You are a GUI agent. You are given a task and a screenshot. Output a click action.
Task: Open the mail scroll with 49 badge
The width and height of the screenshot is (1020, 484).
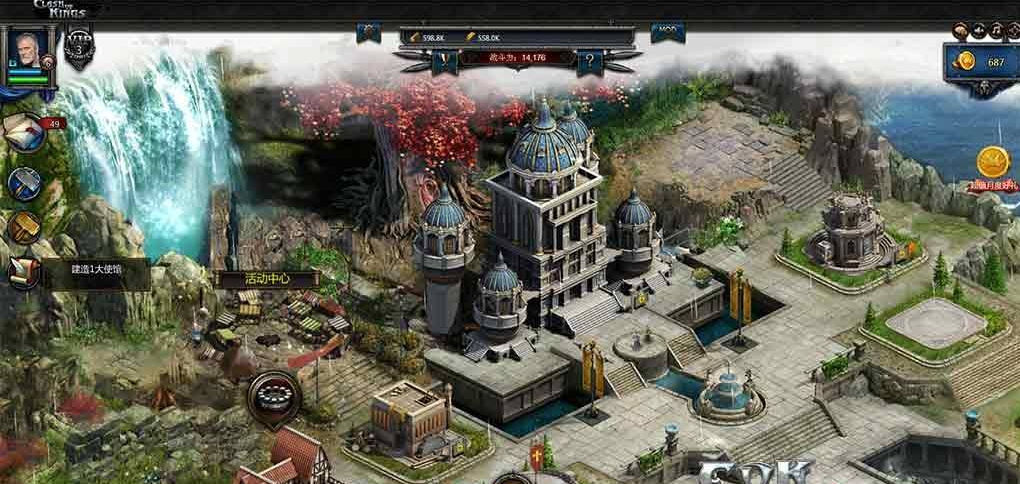tap(25, 129)
